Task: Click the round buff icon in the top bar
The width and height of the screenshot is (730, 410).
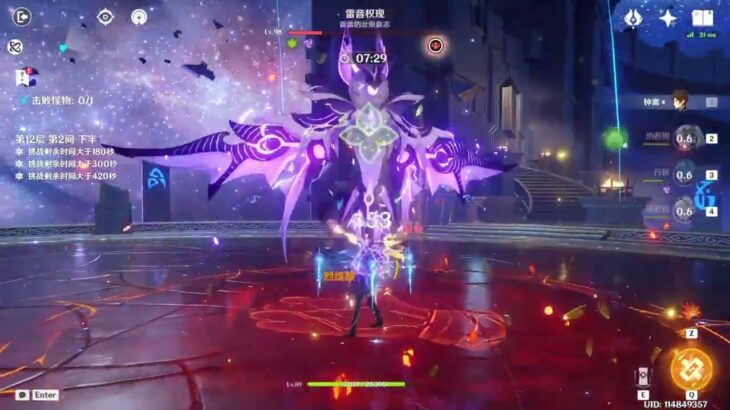Action: pyautogui.click(x=139, y=17)
